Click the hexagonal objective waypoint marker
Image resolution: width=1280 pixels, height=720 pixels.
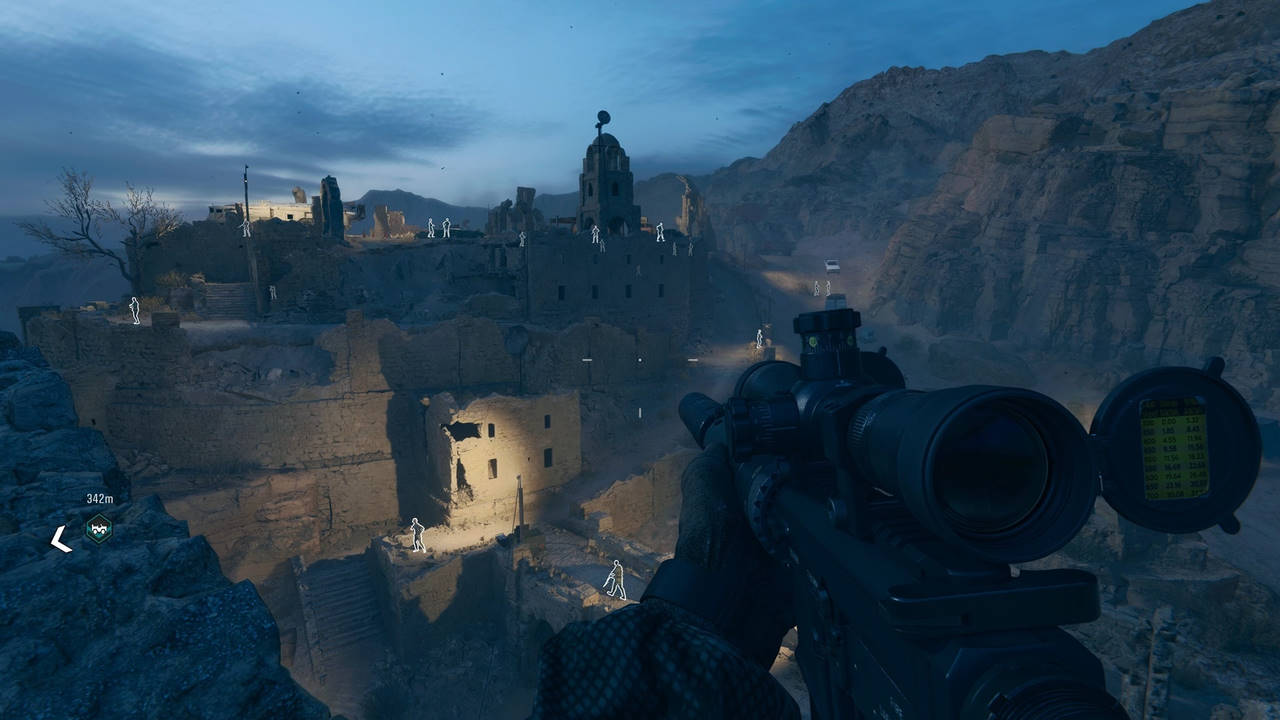coord(98,528)
